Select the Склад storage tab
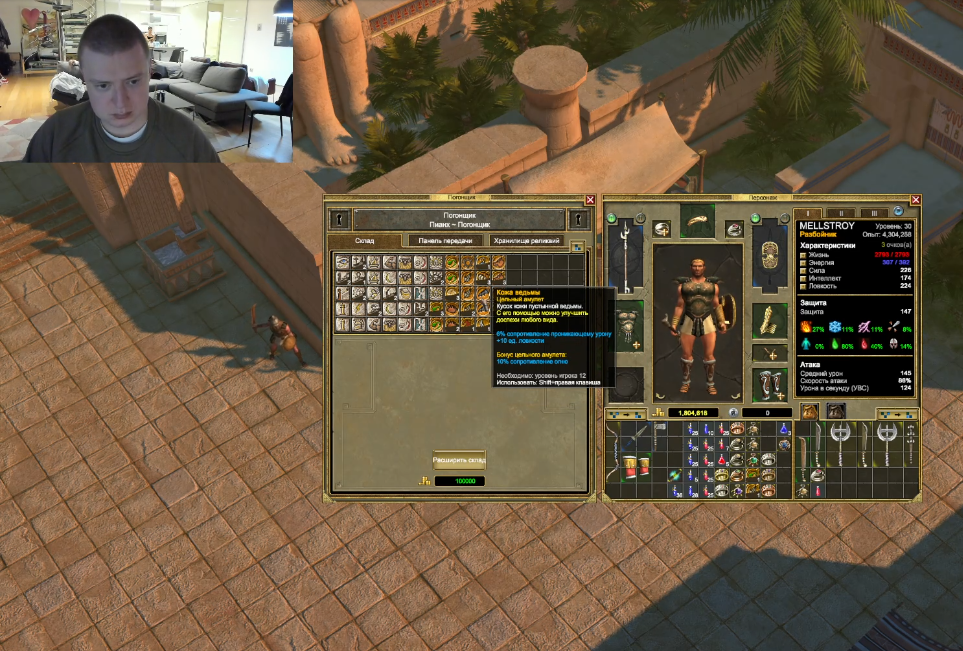 [364, 241]
